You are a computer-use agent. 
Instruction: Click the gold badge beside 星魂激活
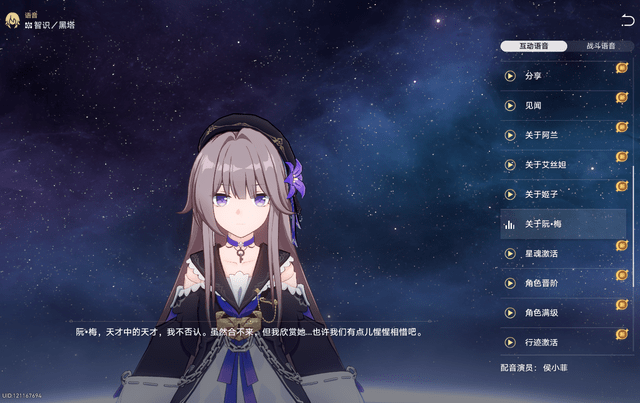[621, 248]
